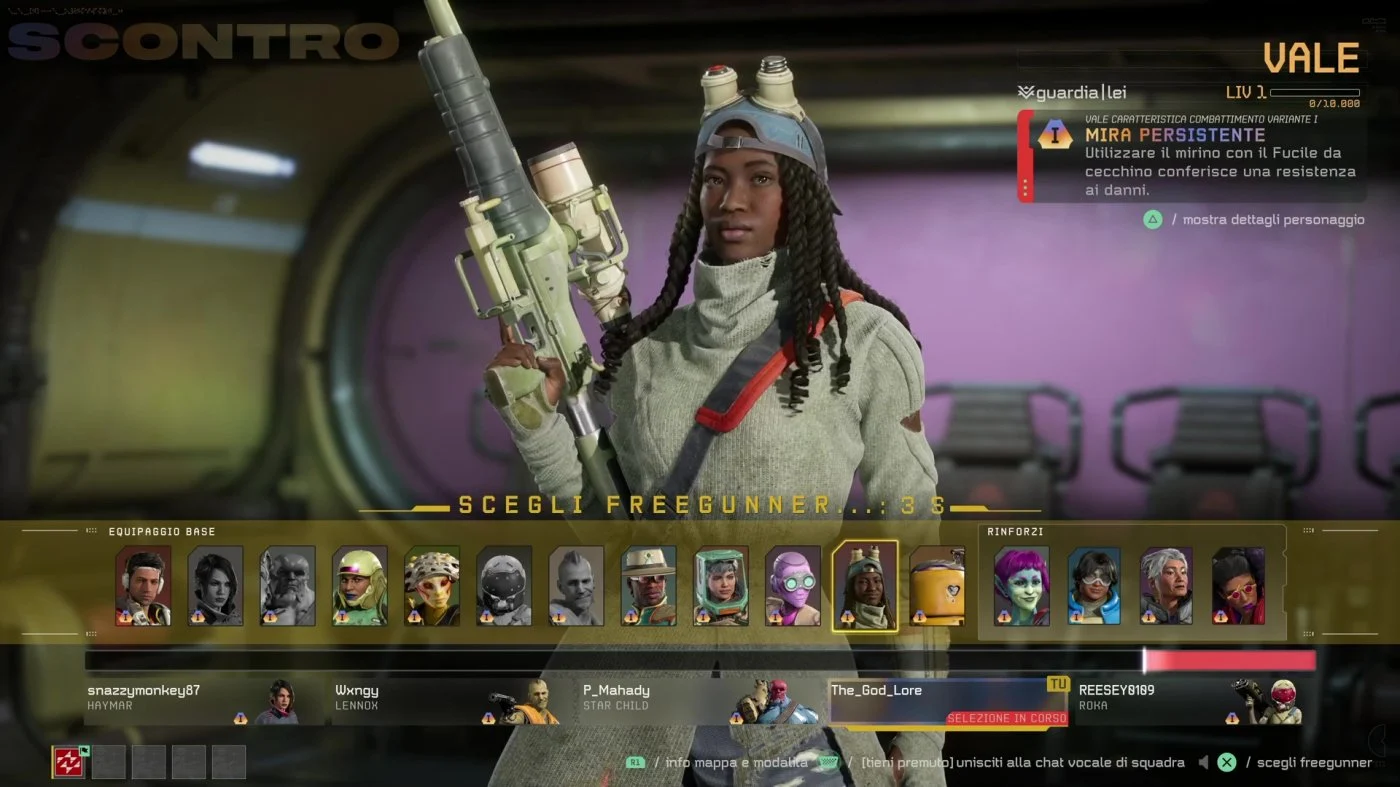Image resolution: width=1400 pixels, height=787 pixels.
Task: Select Wxngy's Lennox player card
Action: coord(440,699)
